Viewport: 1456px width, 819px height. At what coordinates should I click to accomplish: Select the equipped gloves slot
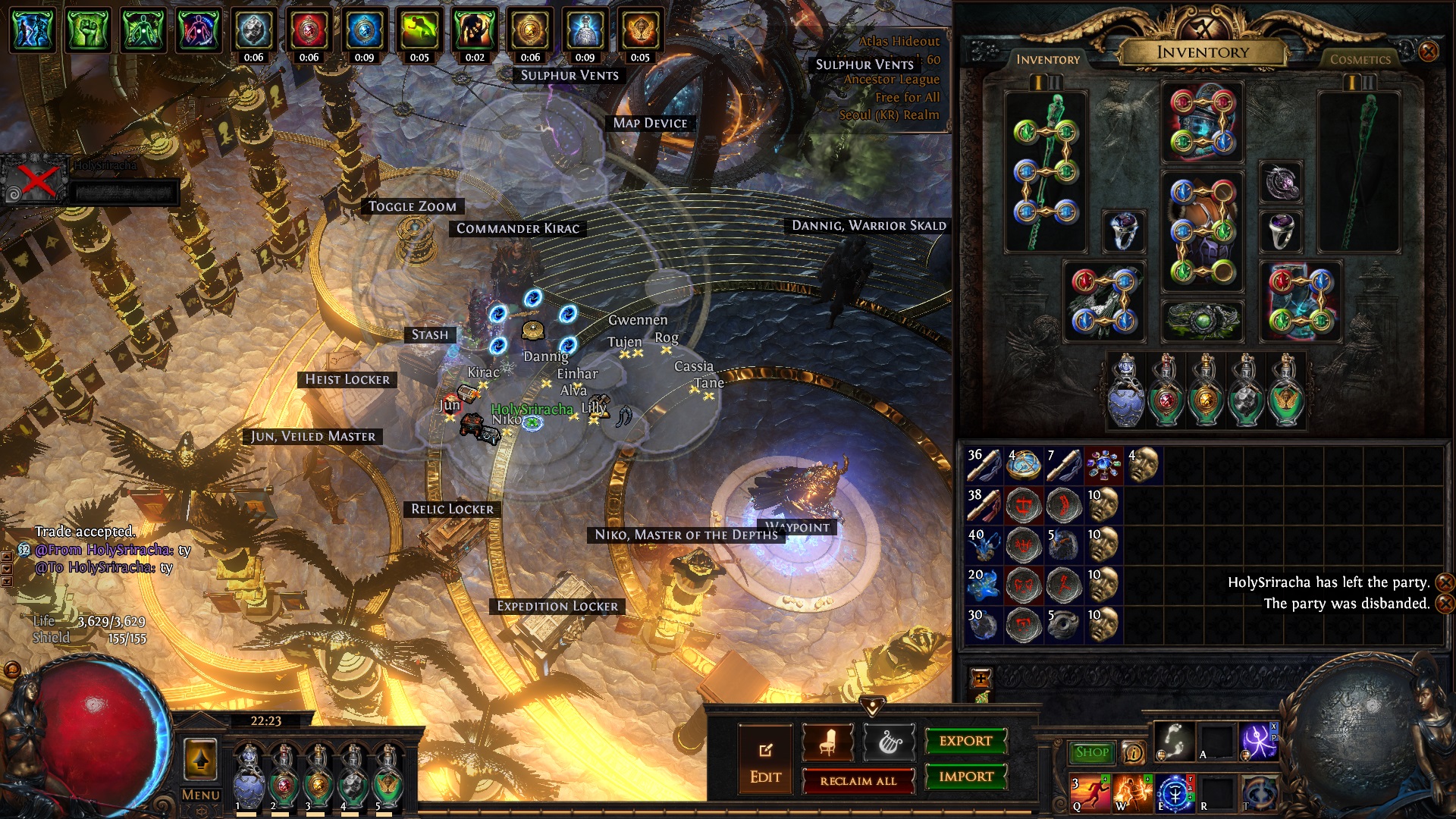tap(1103, 301)
